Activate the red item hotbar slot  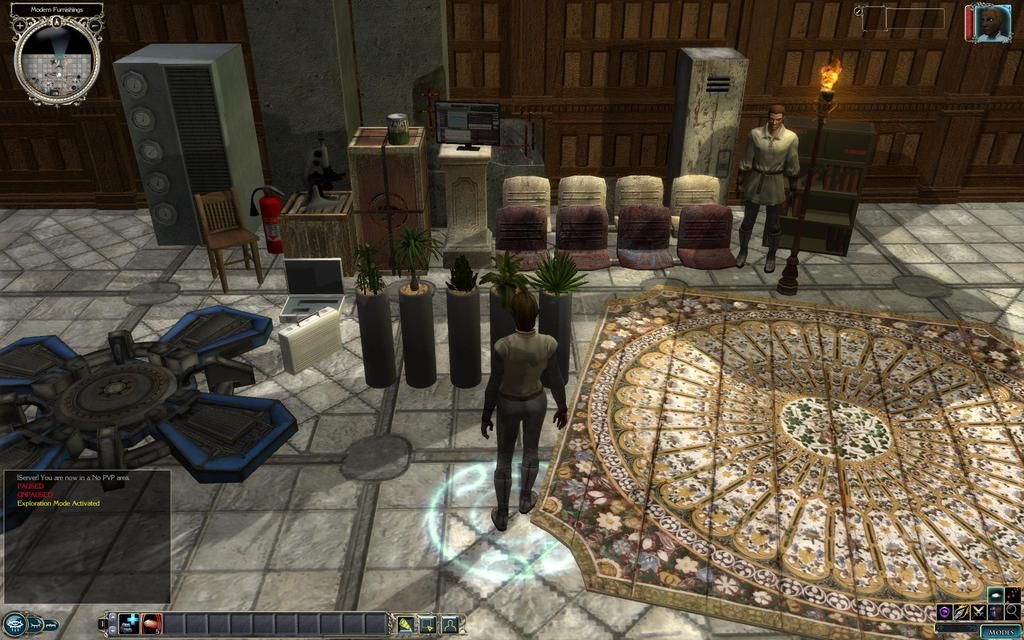[152, 624]
